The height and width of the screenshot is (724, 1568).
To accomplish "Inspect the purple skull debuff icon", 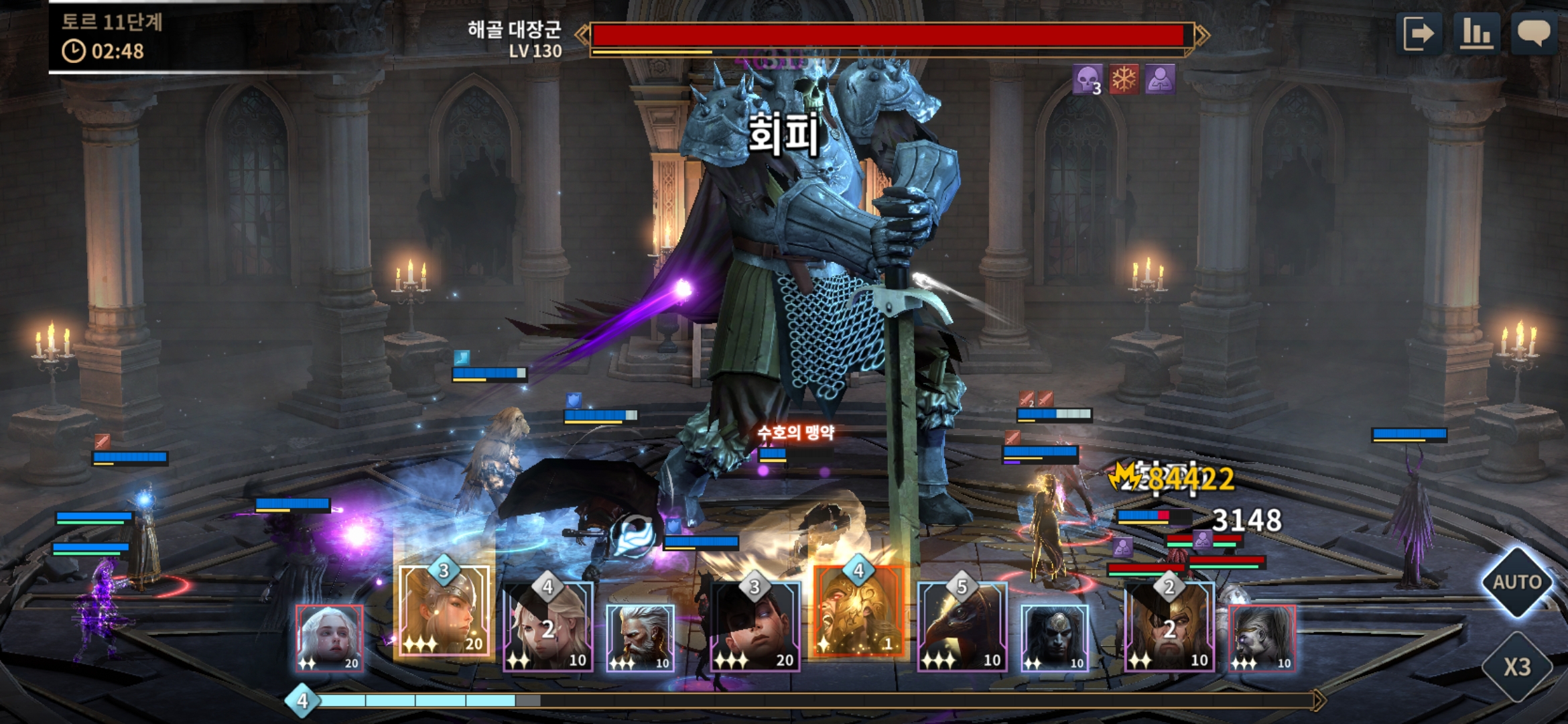I will pos(1087,80).
